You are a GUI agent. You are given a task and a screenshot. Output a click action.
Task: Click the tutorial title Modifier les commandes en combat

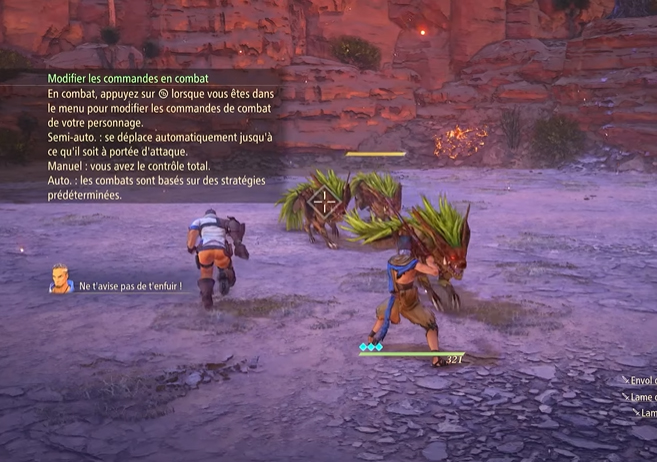(130, 78)
